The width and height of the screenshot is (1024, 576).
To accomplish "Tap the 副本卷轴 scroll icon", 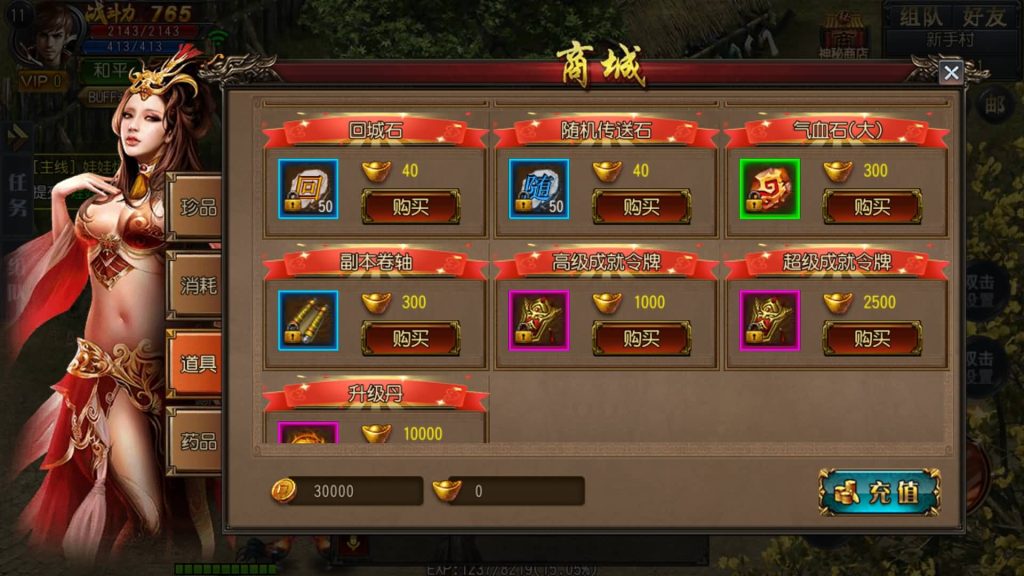I will [308, 320].
